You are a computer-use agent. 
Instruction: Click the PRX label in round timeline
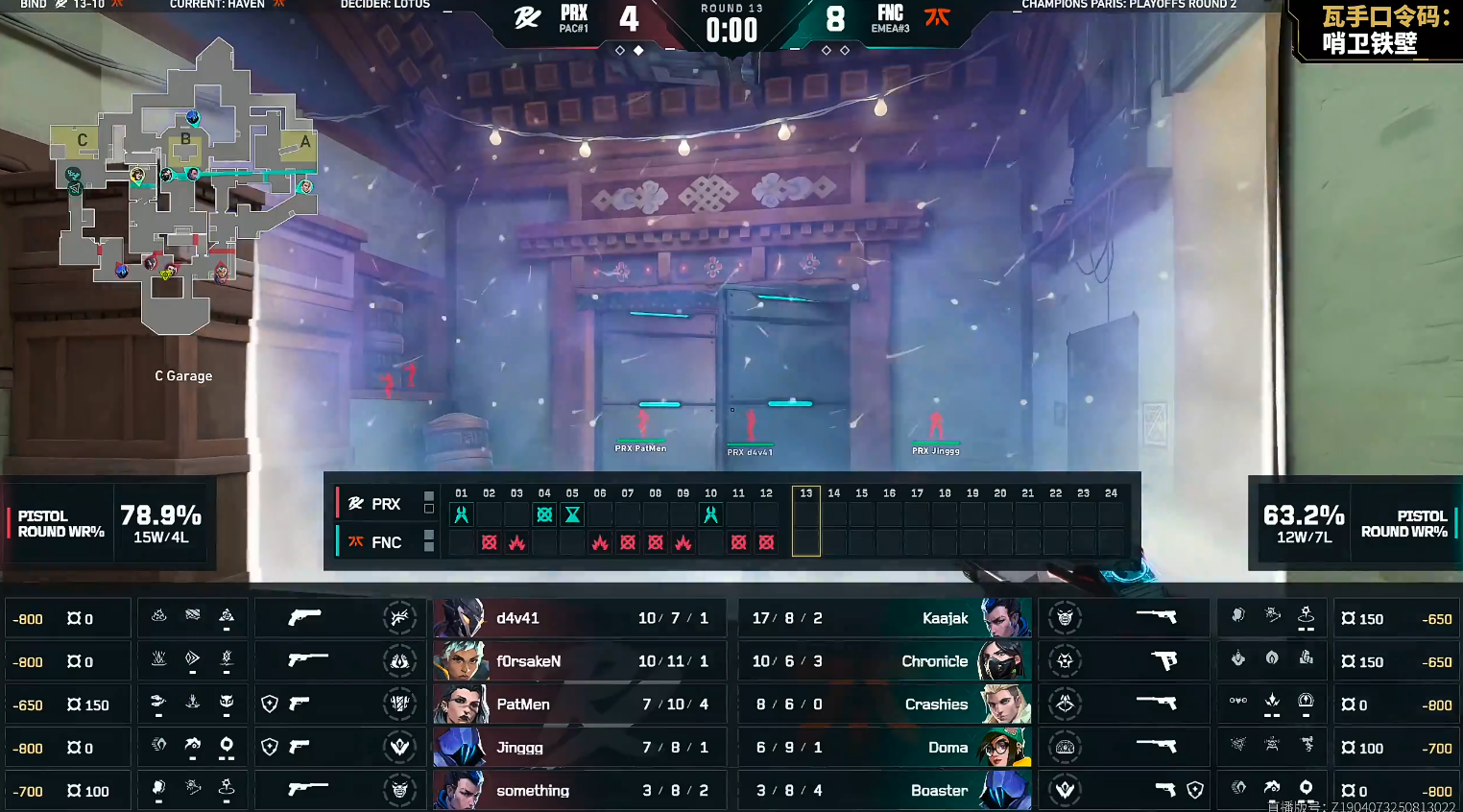tap(385, 504)
